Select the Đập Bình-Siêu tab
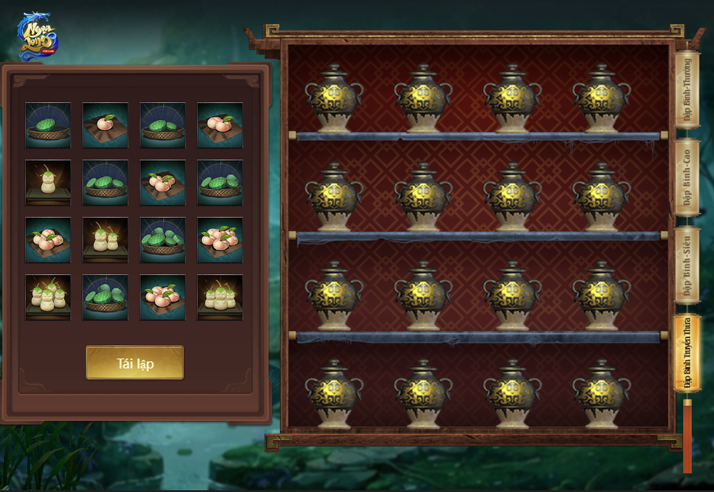714x492 pixels. (x=687, y=267)
